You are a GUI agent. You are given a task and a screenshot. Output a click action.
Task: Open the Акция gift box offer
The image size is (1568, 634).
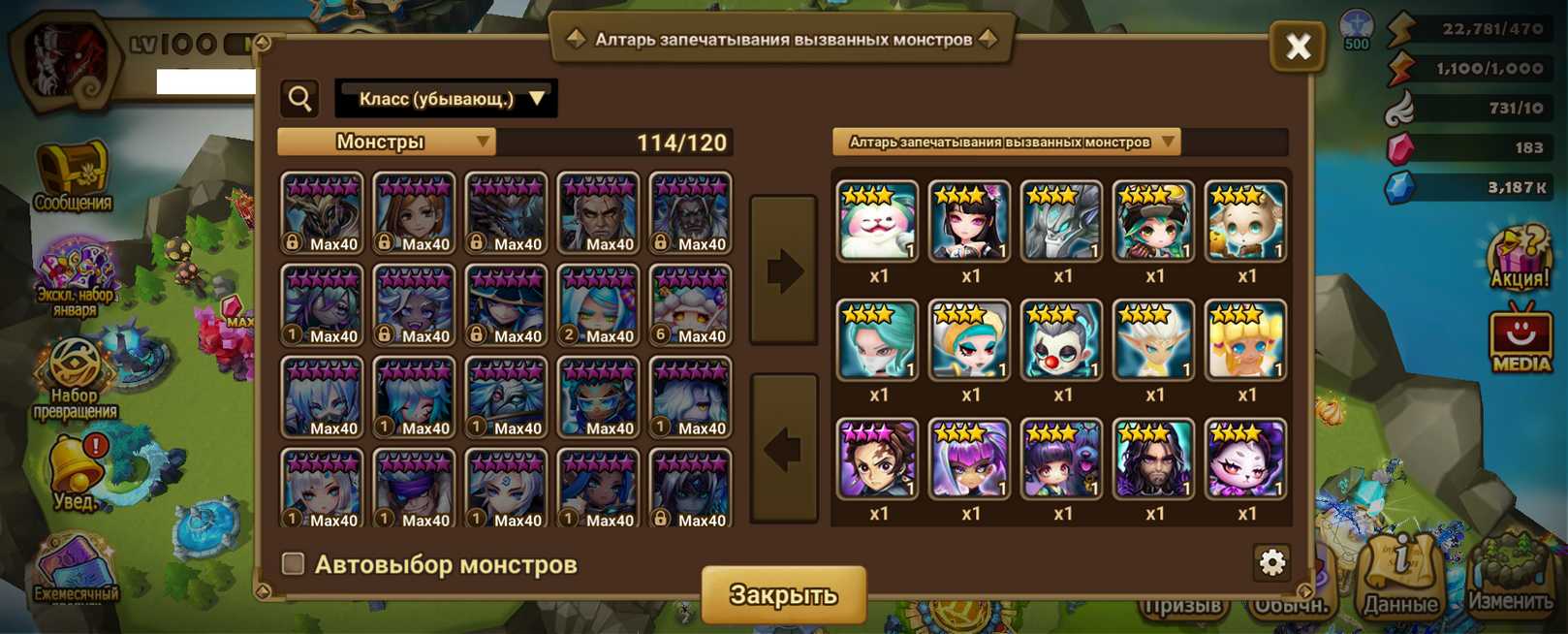click(x=1520, y=257)
